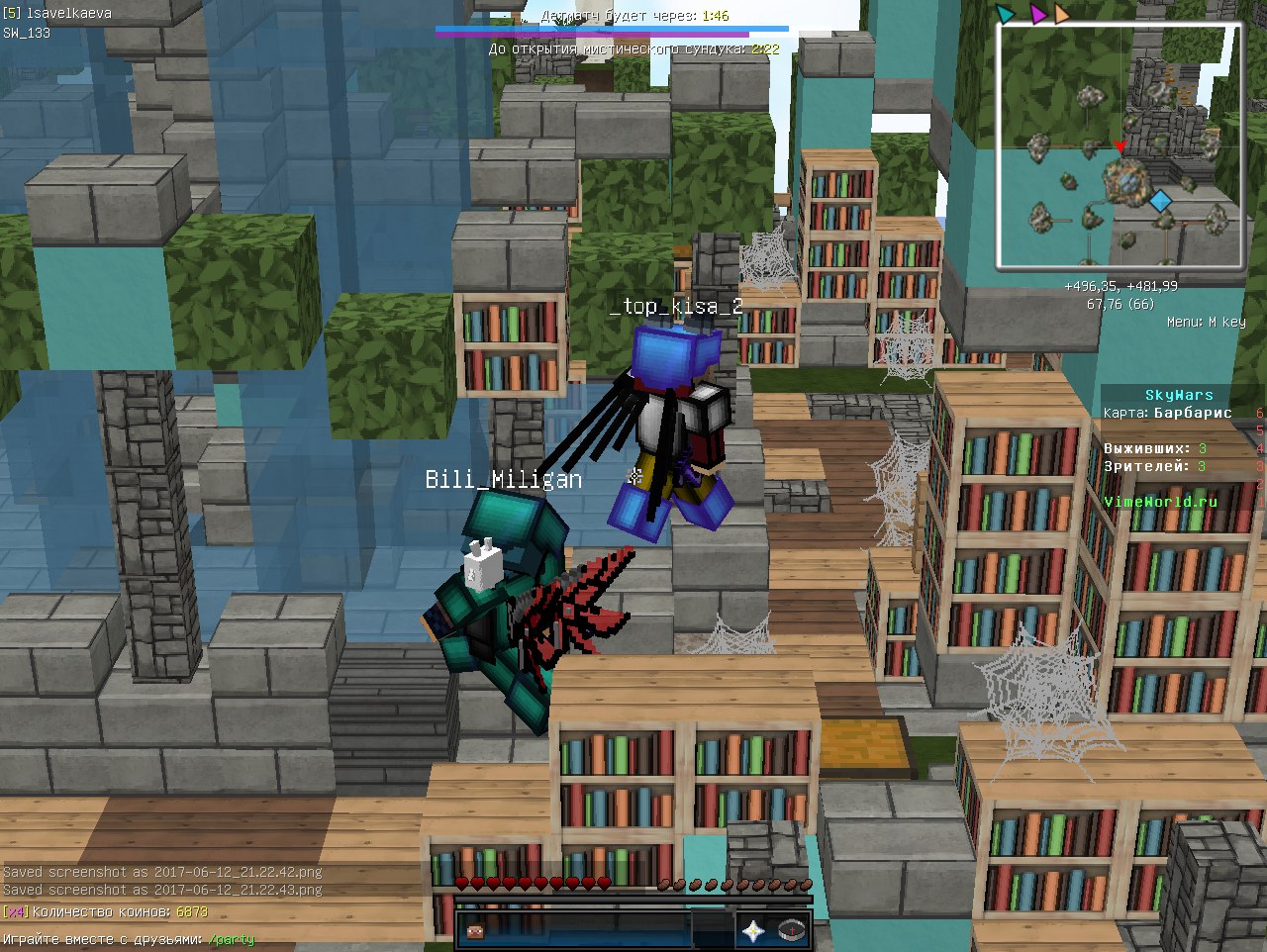1267x952 pixels.
Task: Click the cyan arrow above the minimap
Action: tap(1006, 14)
